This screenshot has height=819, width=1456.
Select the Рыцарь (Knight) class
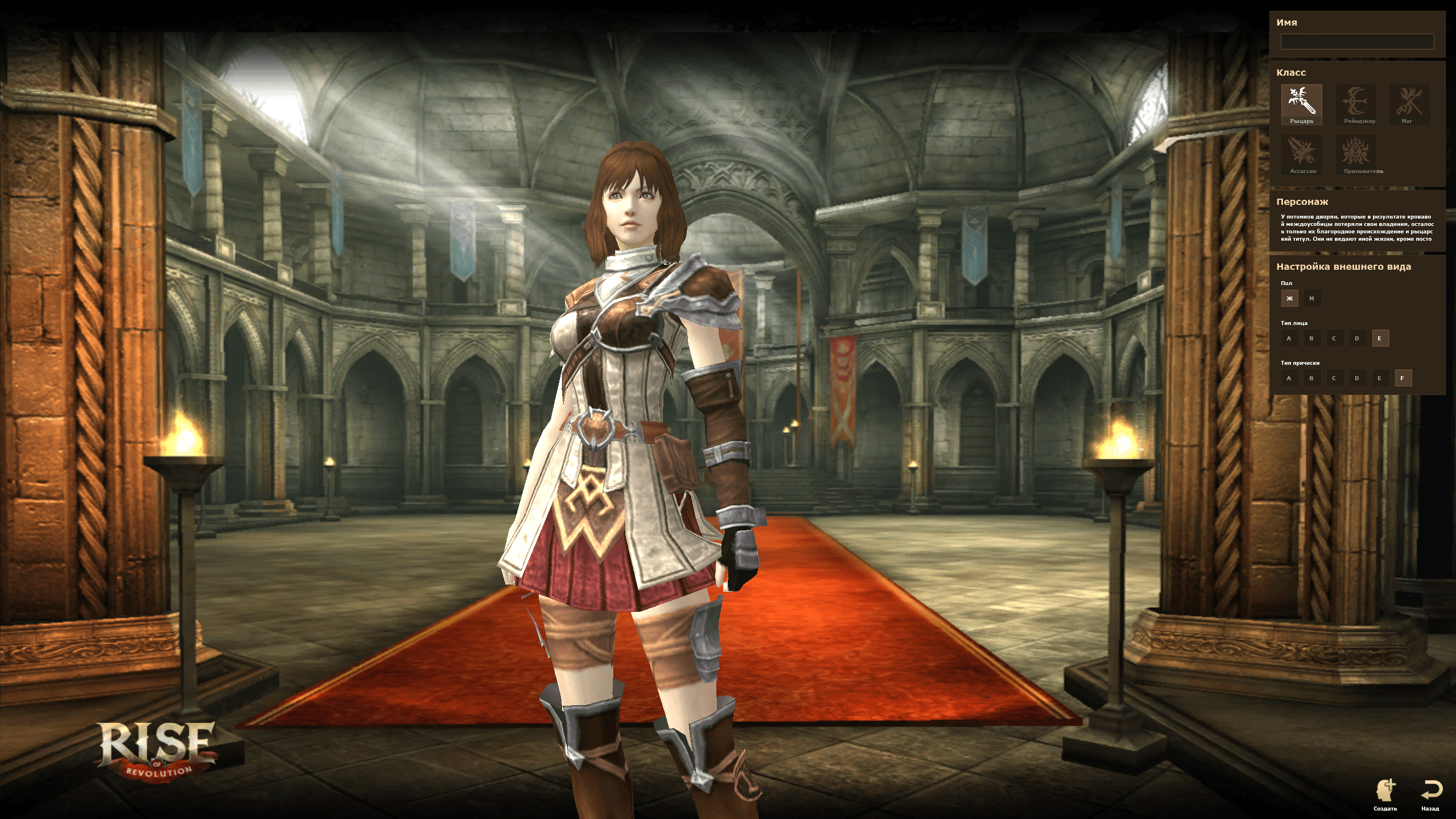pyautogui.click(x=1301, y=104)
